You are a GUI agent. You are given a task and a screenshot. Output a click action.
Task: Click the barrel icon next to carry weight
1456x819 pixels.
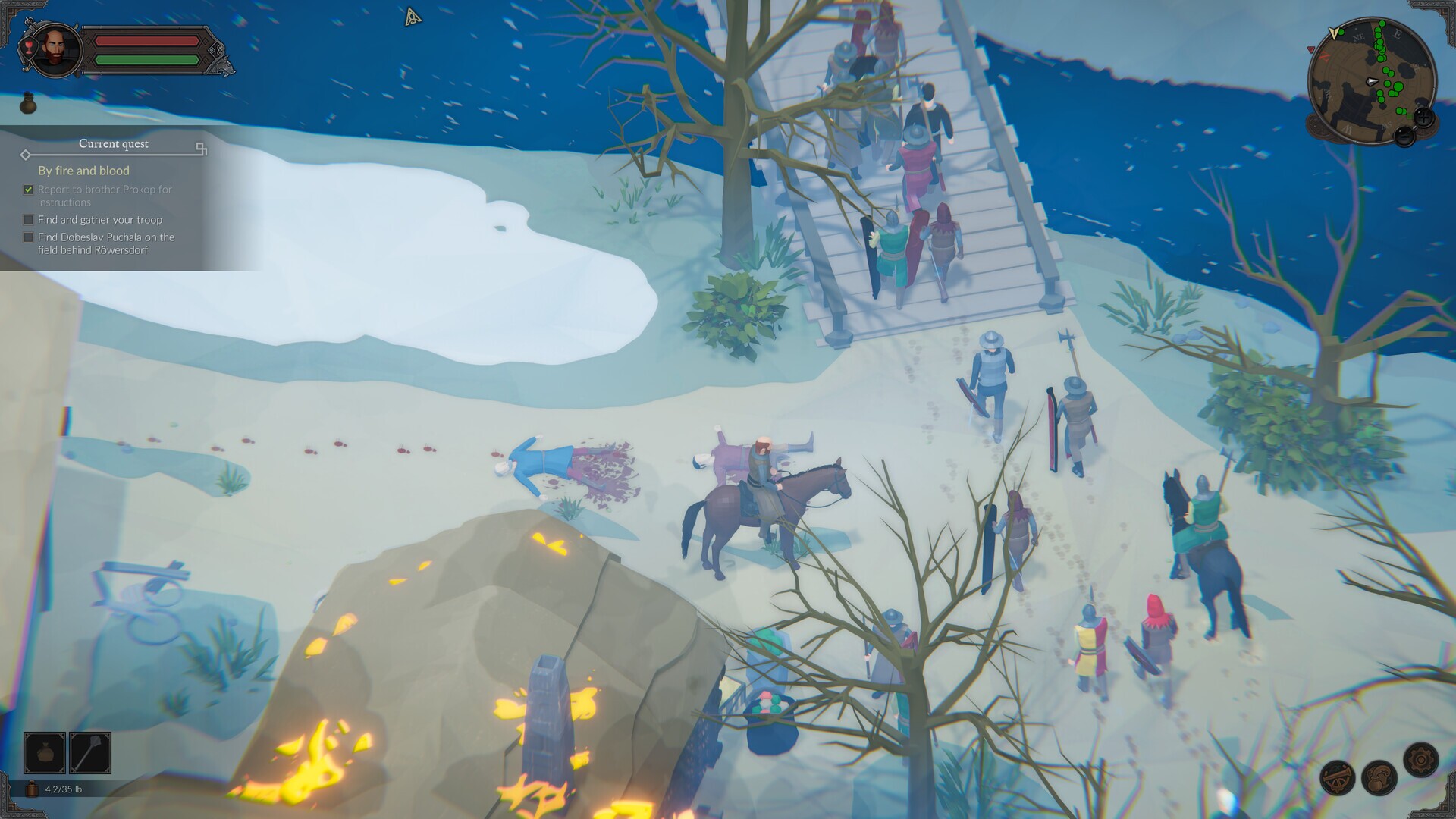click(31, 789)
